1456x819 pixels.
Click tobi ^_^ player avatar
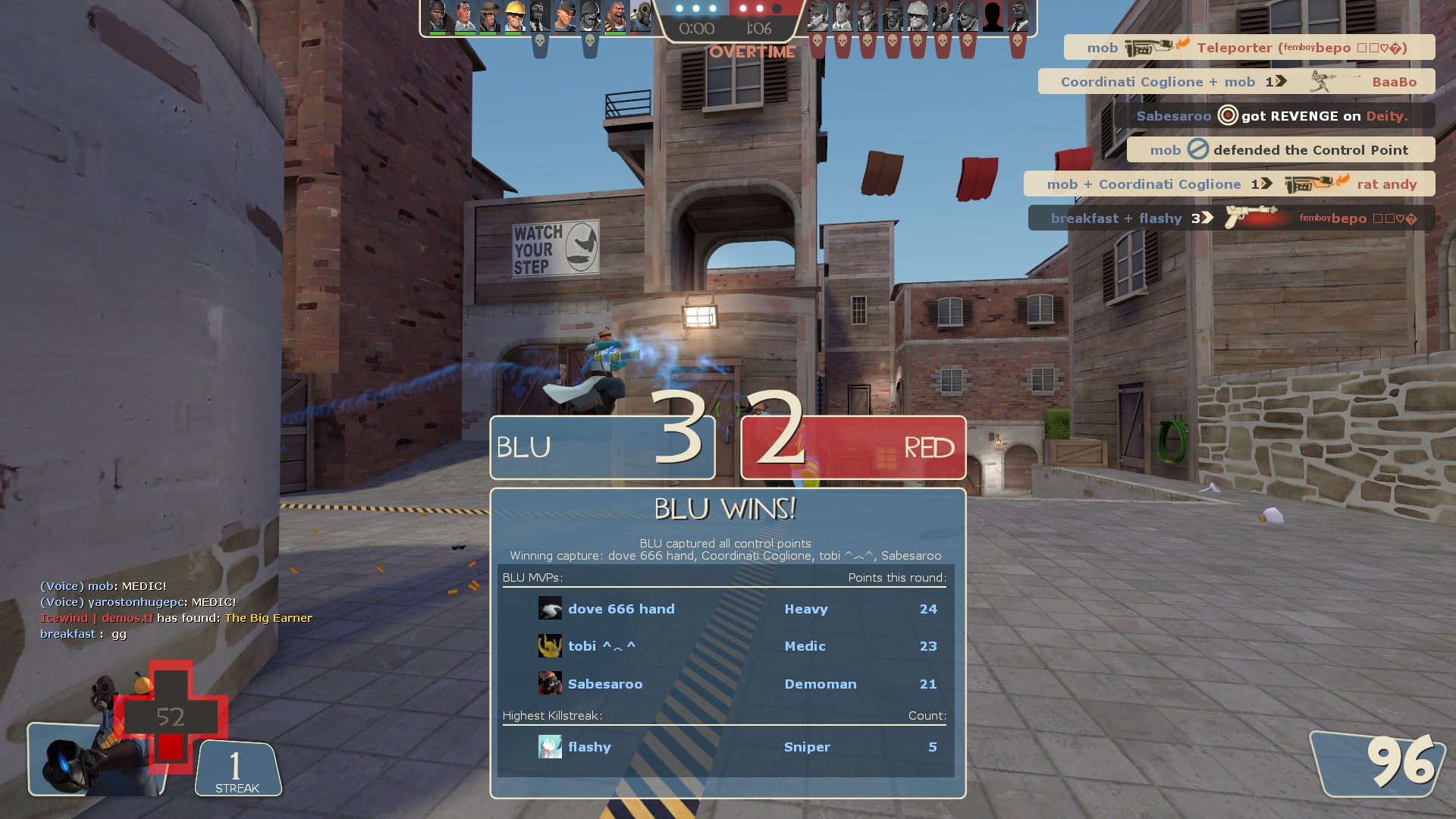[550, 646]
